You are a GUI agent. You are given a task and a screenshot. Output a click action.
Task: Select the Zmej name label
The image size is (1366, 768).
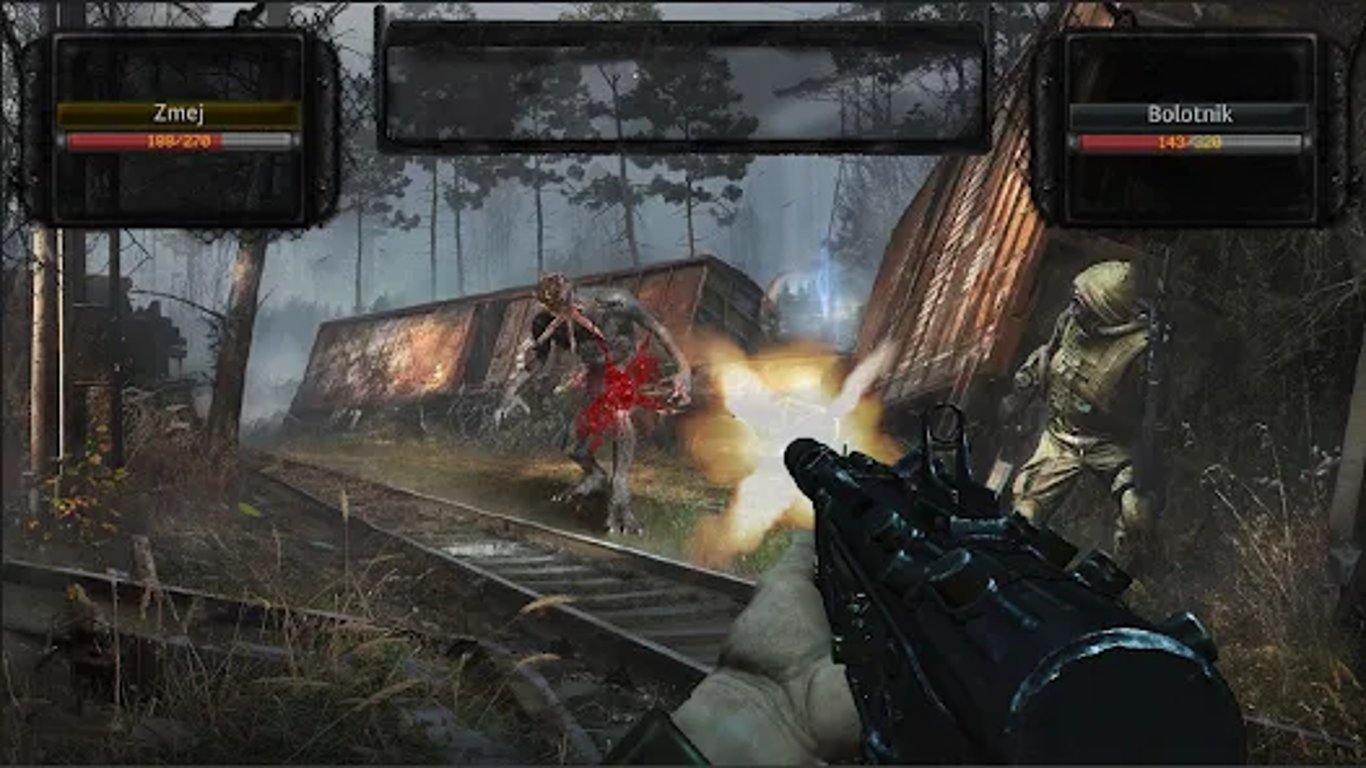178,114
